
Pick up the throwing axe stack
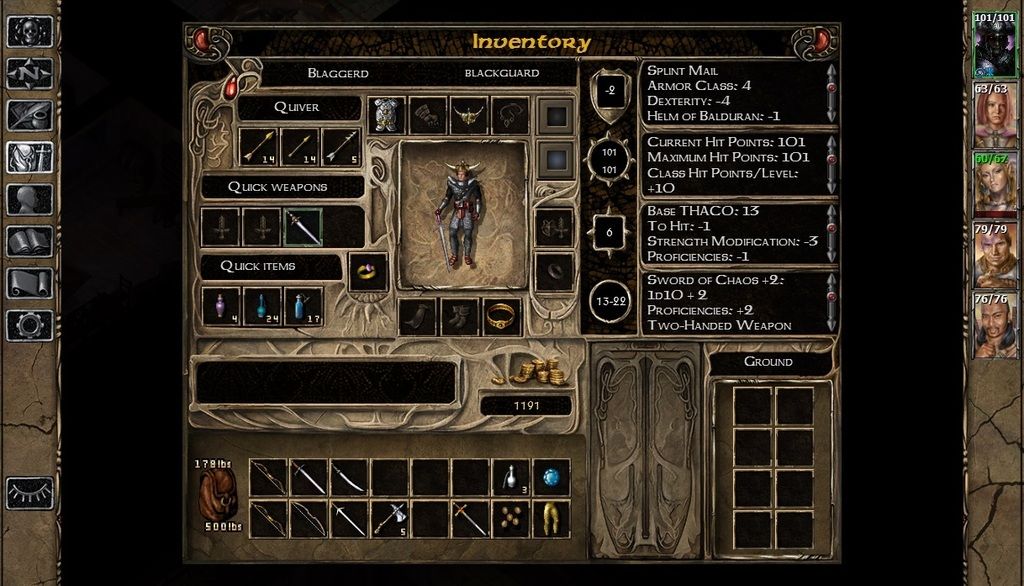[389, 519]
